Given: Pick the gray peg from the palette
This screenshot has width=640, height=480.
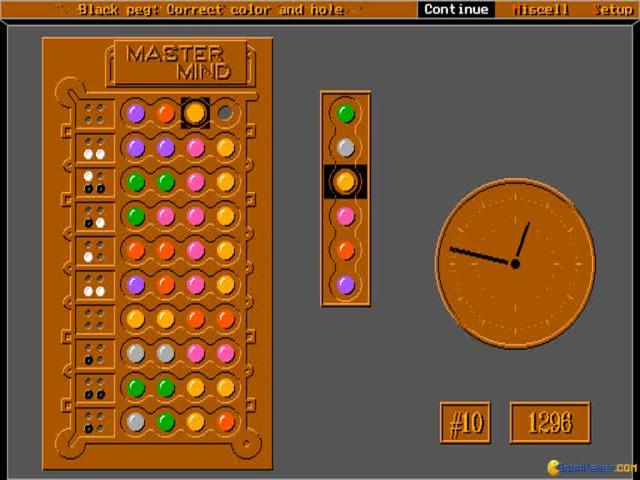Looking at the screenshot, I should coord(345,147).
